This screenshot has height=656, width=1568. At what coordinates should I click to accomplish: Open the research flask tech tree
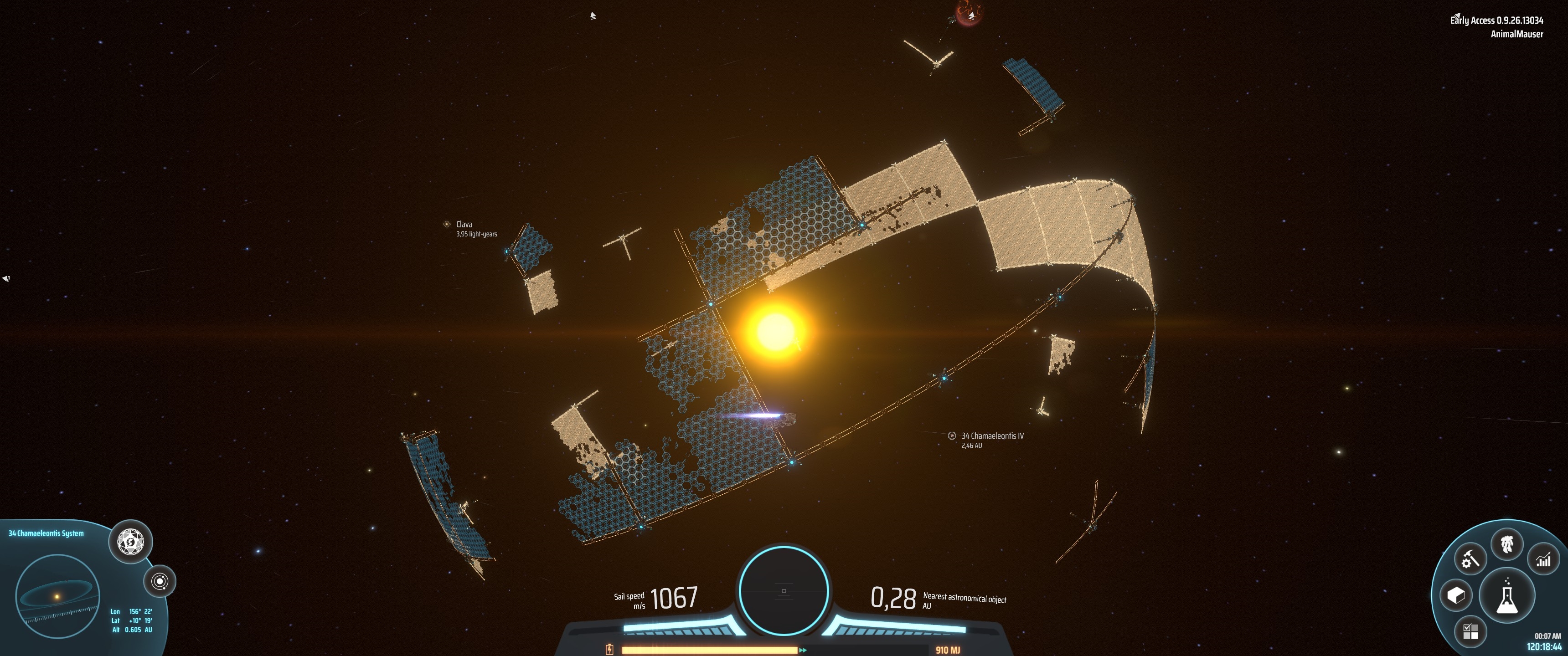1506,596
